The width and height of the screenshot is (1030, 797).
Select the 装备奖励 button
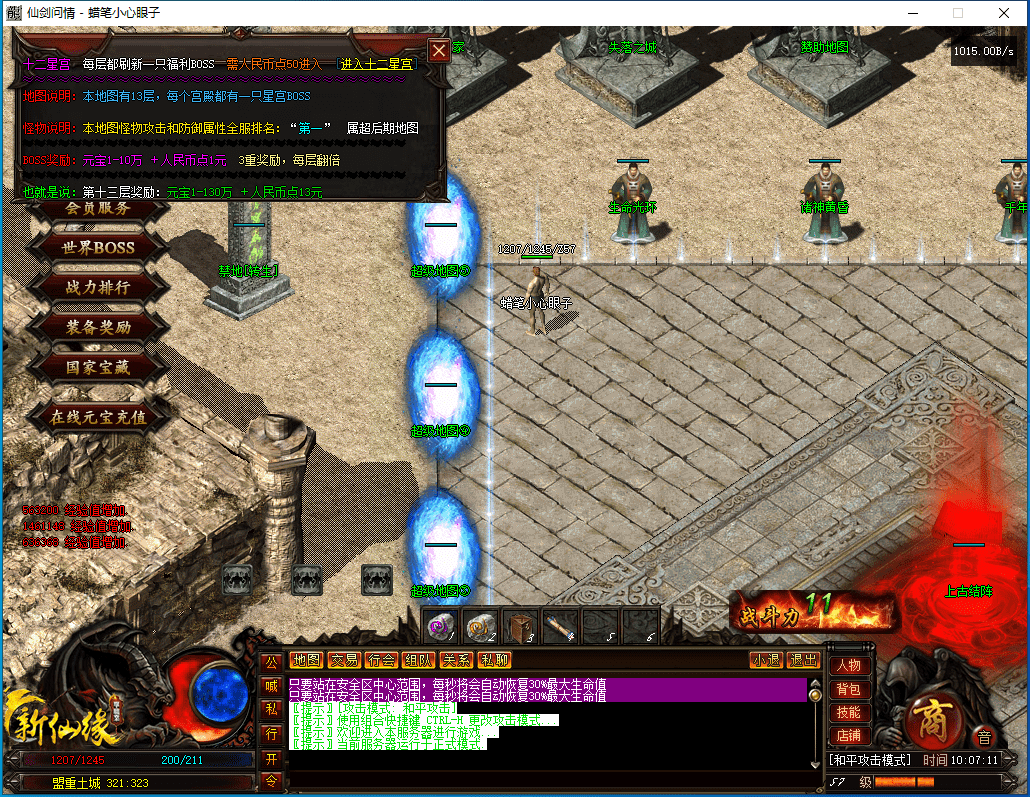(x=98, y=327)
